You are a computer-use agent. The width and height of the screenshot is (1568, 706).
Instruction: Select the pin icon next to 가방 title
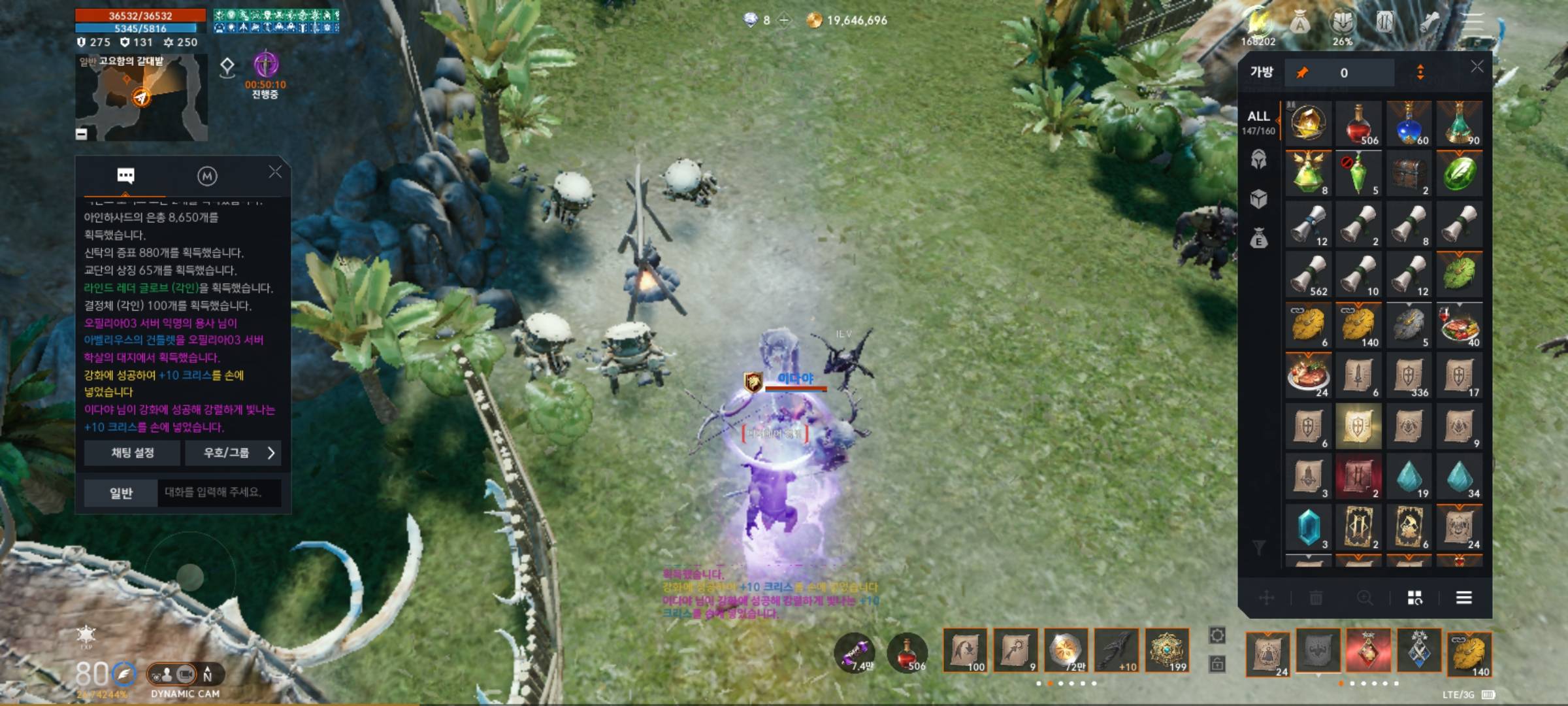pos(1303,74)
